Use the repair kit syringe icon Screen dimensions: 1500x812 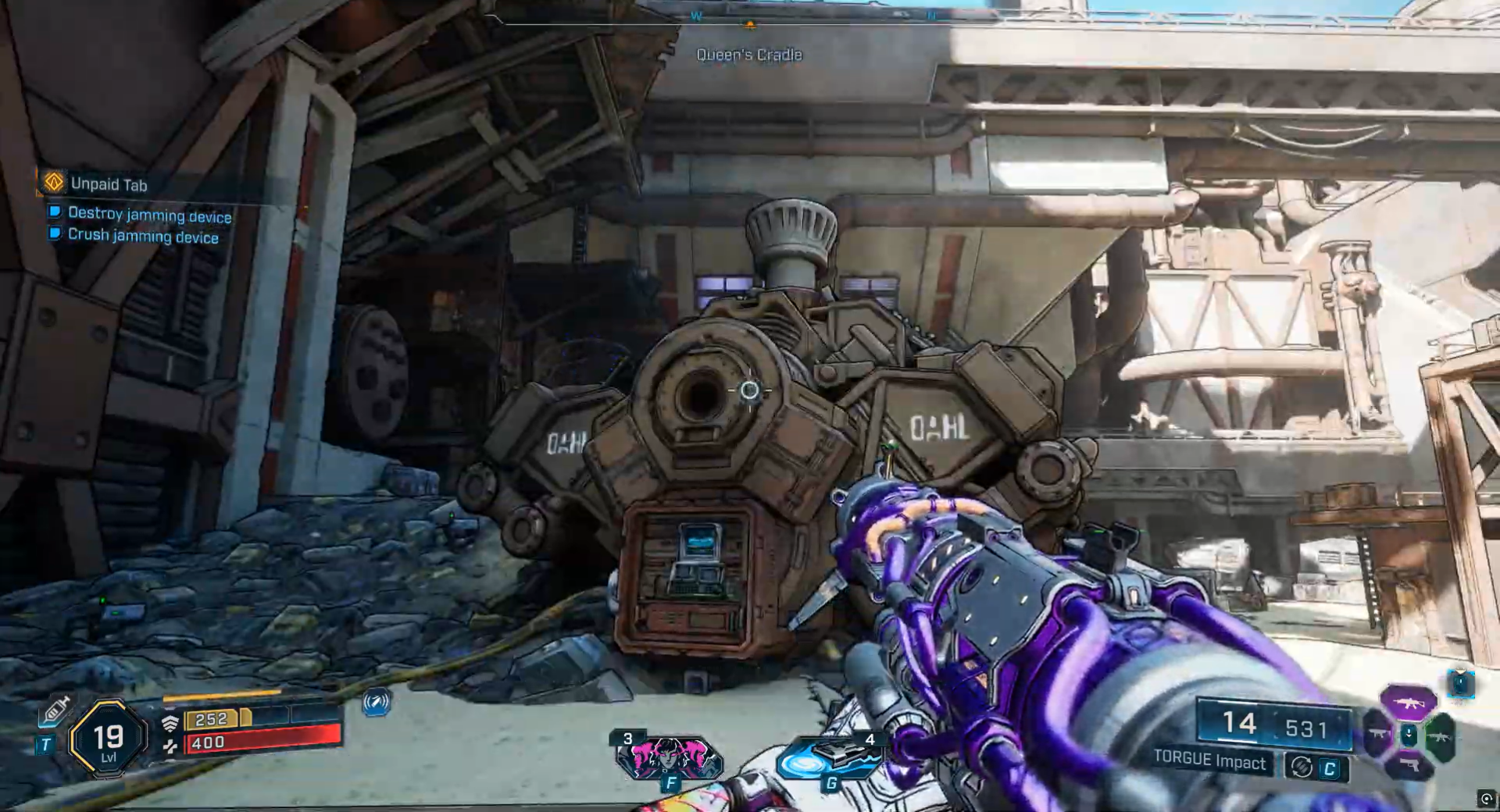56,710
